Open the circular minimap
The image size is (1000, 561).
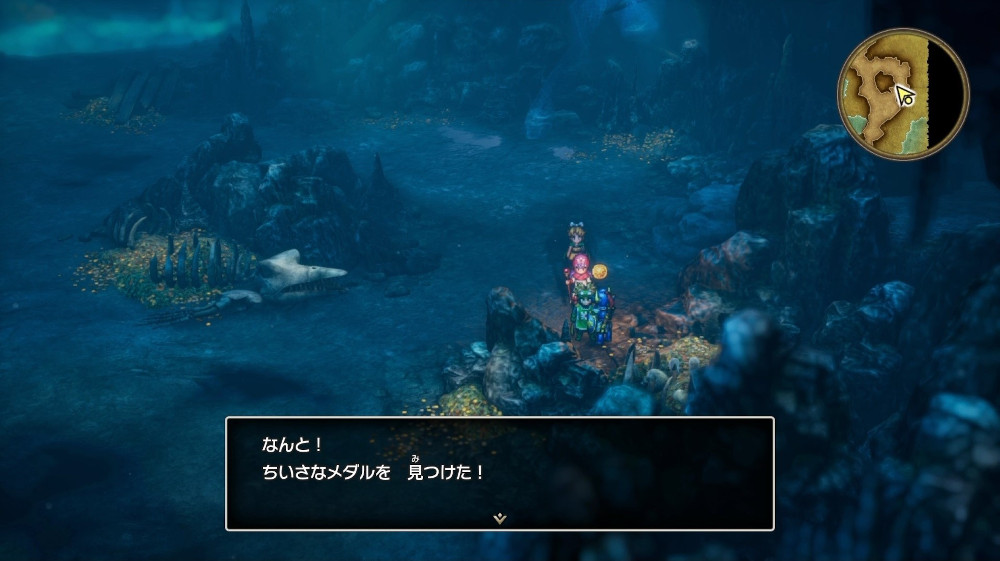coord(902,94)
